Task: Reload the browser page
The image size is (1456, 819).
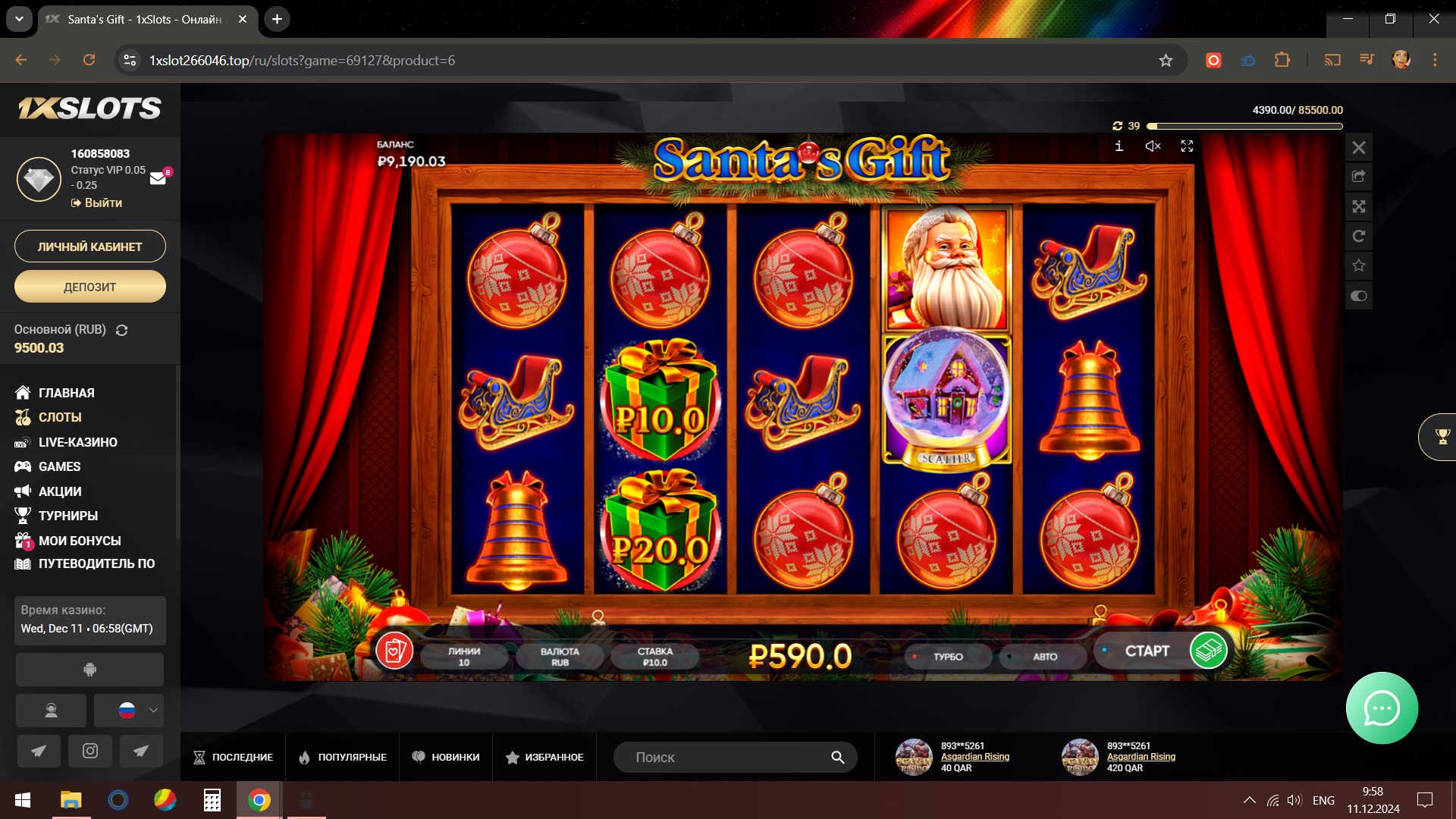Action: [89, 60]
